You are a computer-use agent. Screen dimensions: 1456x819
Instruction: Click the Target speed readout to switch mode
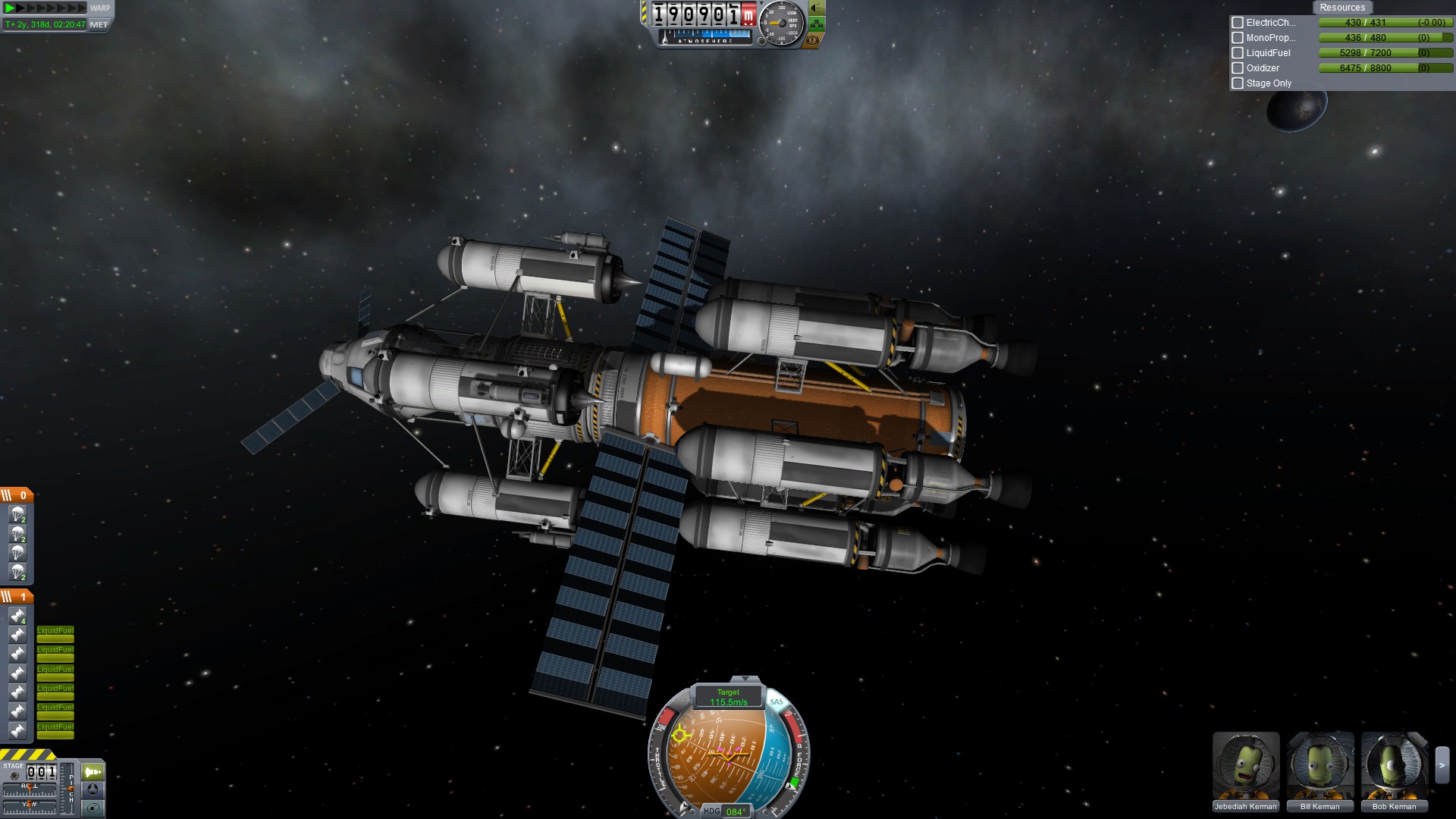(728, 697)
